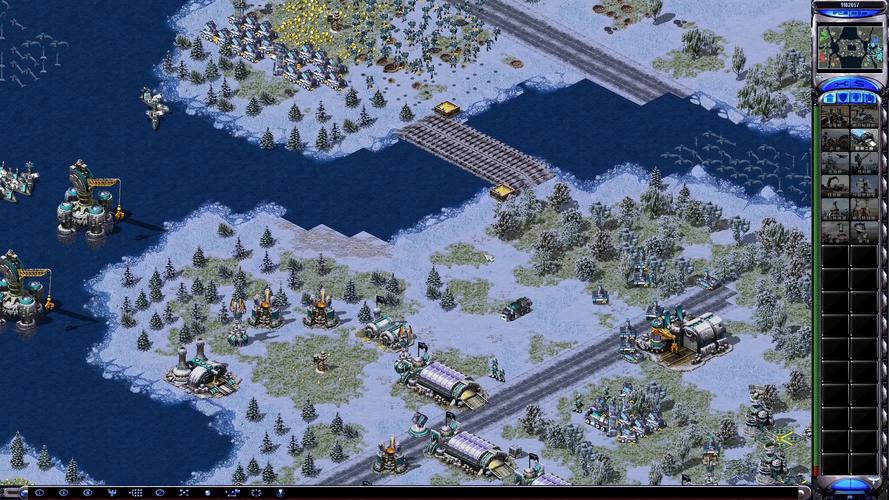Show the vehicles production tab
The image size is (889, 500).
click(871, 98)
